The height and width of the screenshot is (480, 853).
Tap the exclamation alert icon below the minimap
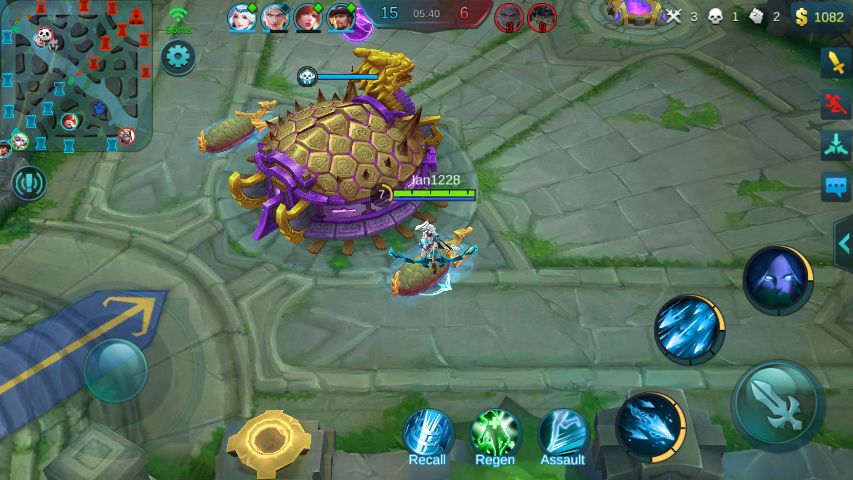[x=29, y=183]
